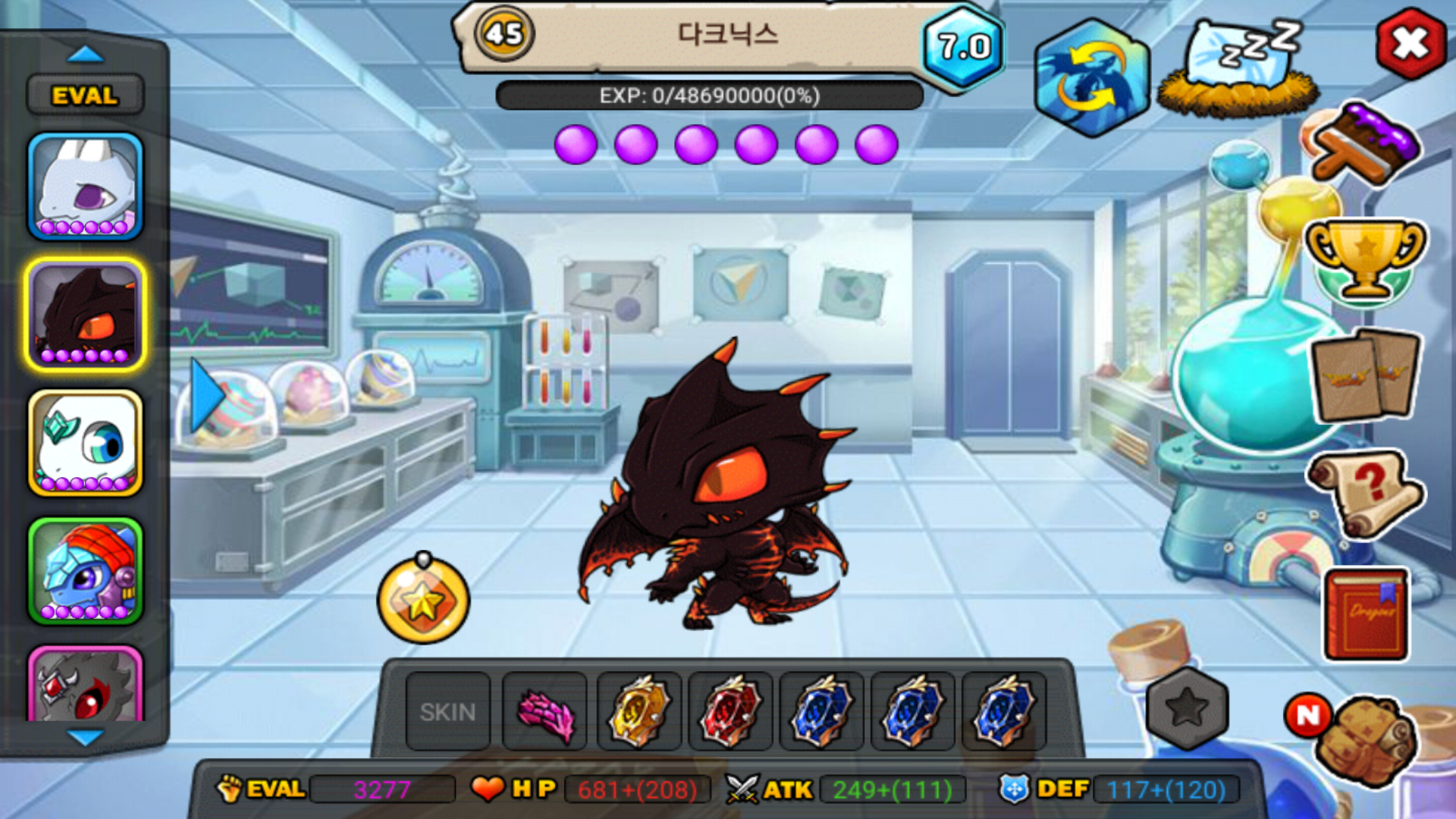This screenshot has height=819, width=1456.
Task: Pick the blue dragon with red turban portrait
Action: coord(85,570)
